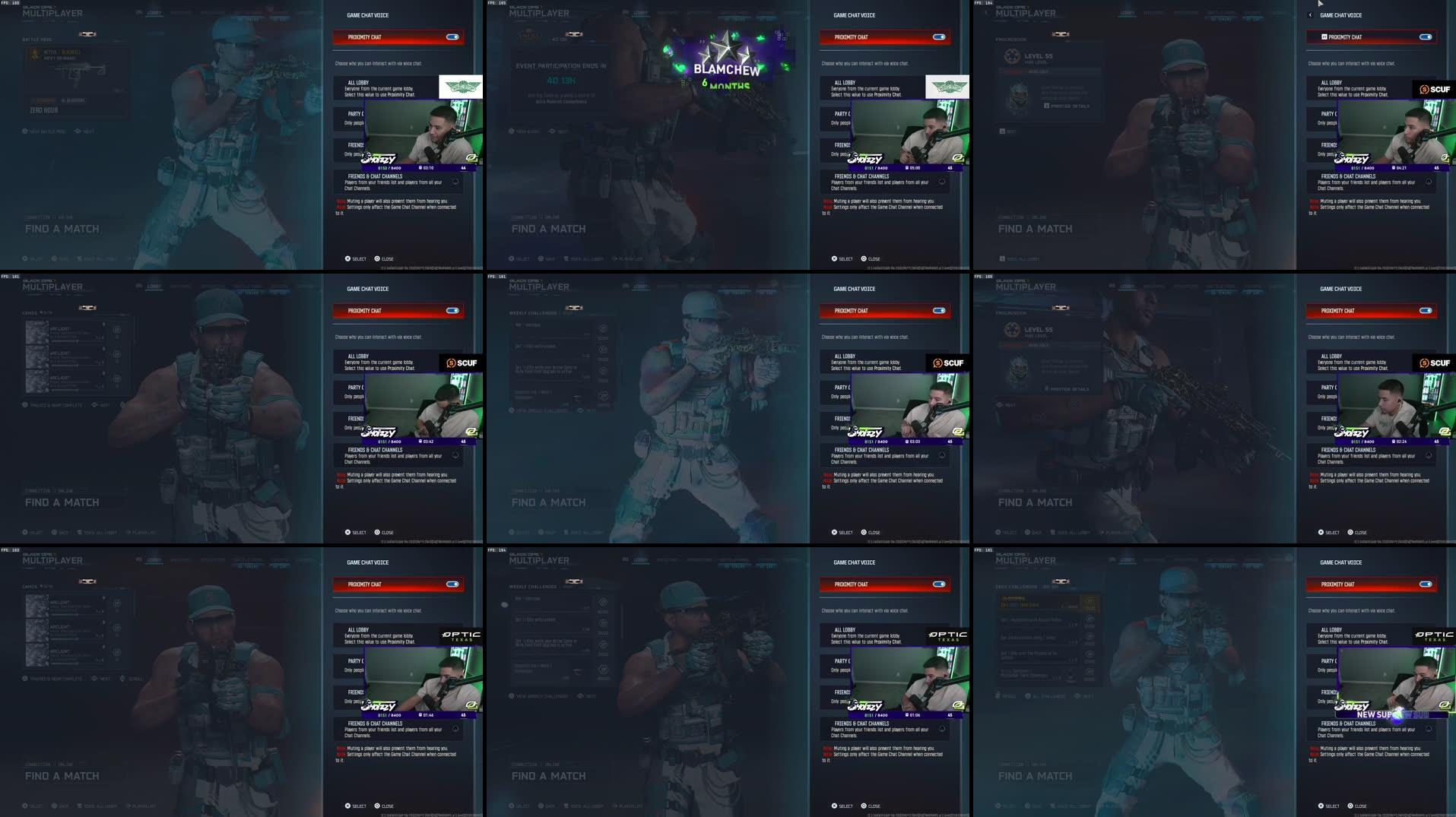Click the Next chevron beside View Battle Pass
Image resolution: width=1456 pixels, height=817 pixels.
tap(78, 131)
